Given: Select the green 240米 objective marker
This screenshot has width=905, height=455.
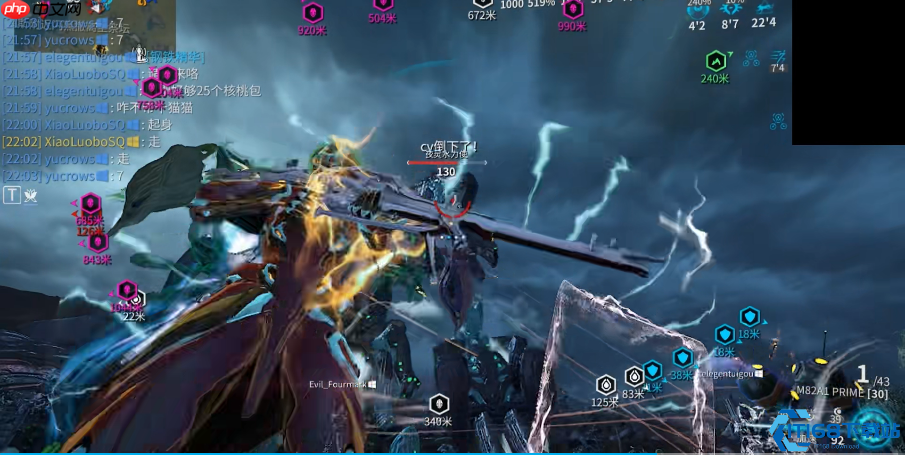Looking at the screenshot, I should [x=715, y=60].
